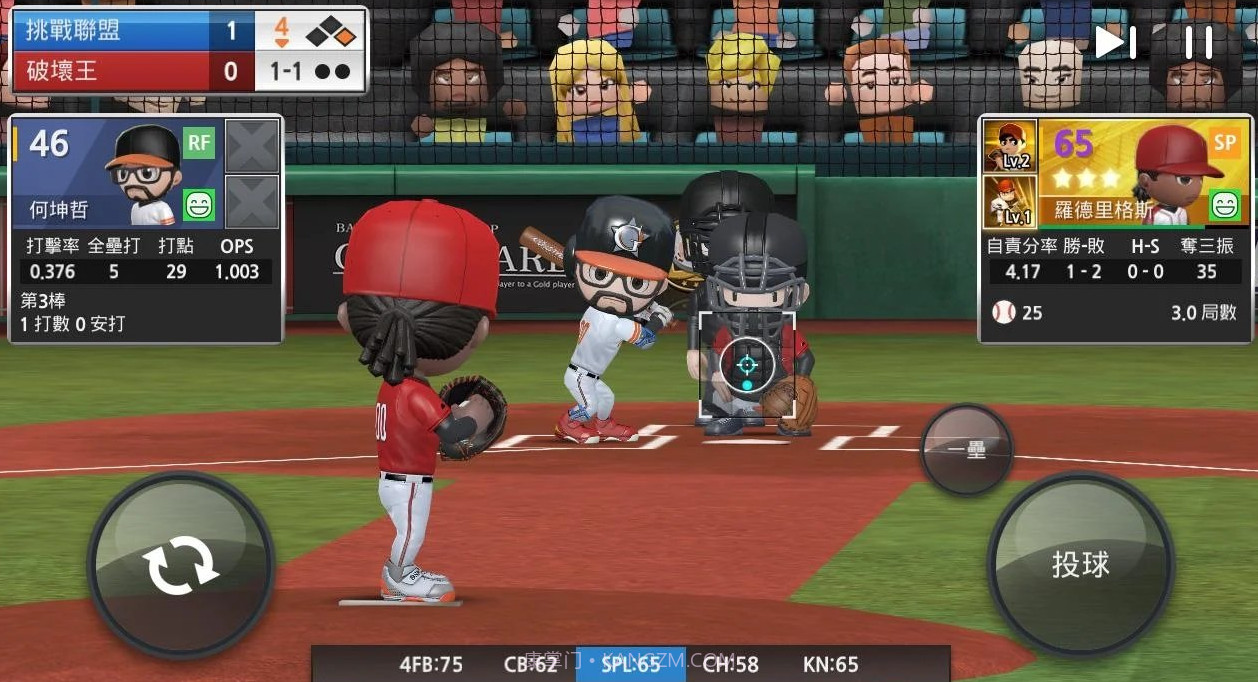Select the Lv.1 pitcher skill icon

click(1010, 201)
